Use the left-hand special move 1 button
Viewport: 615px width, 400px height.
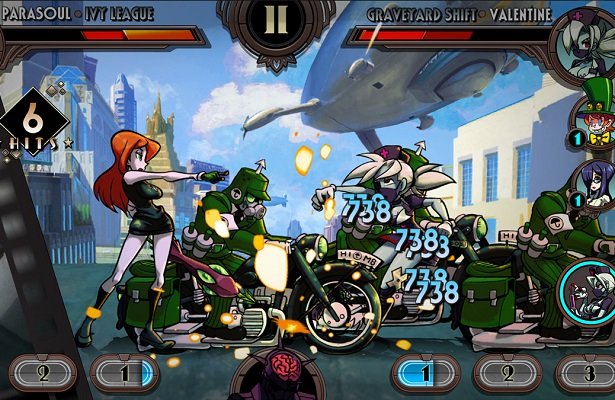[x=124, y=374]
